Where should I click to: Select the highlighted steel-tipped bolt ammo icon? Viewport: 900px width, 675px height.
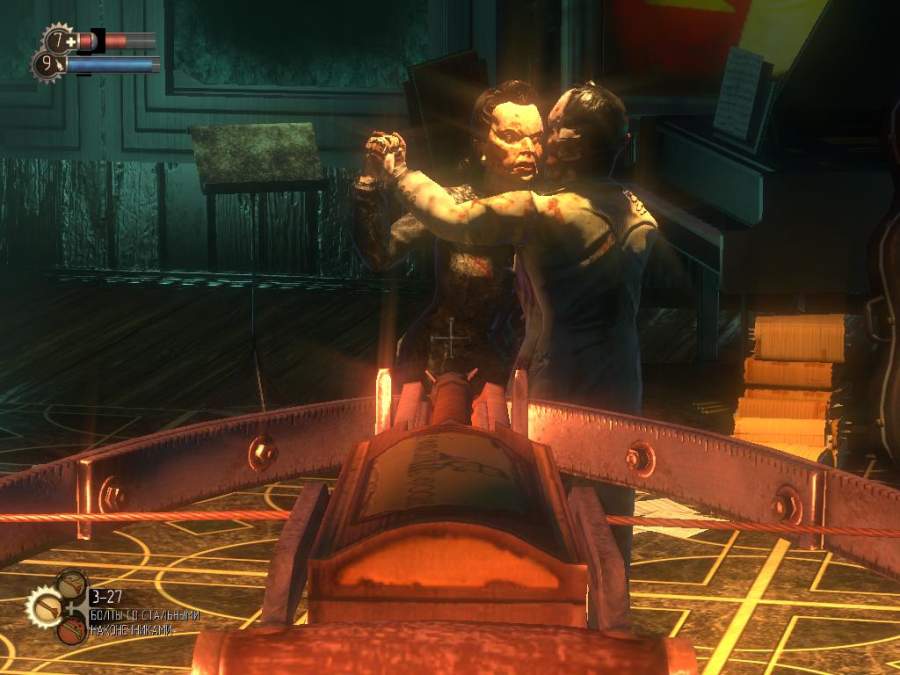click(43, 606)
